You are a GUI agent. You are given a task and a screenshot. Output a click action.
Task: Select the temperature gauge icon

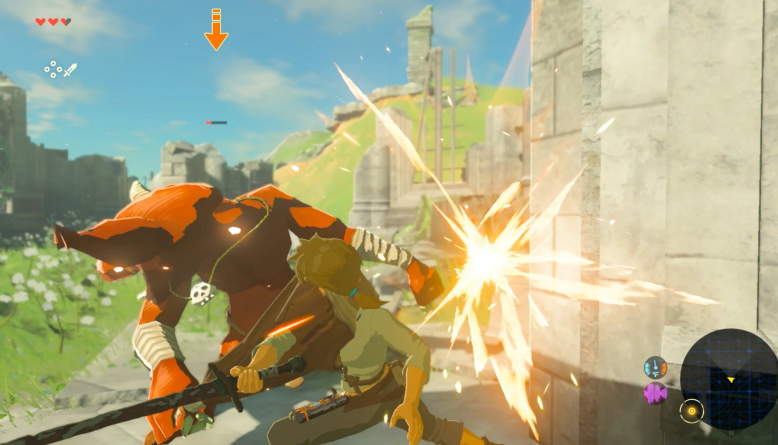[x=656, y=367]
